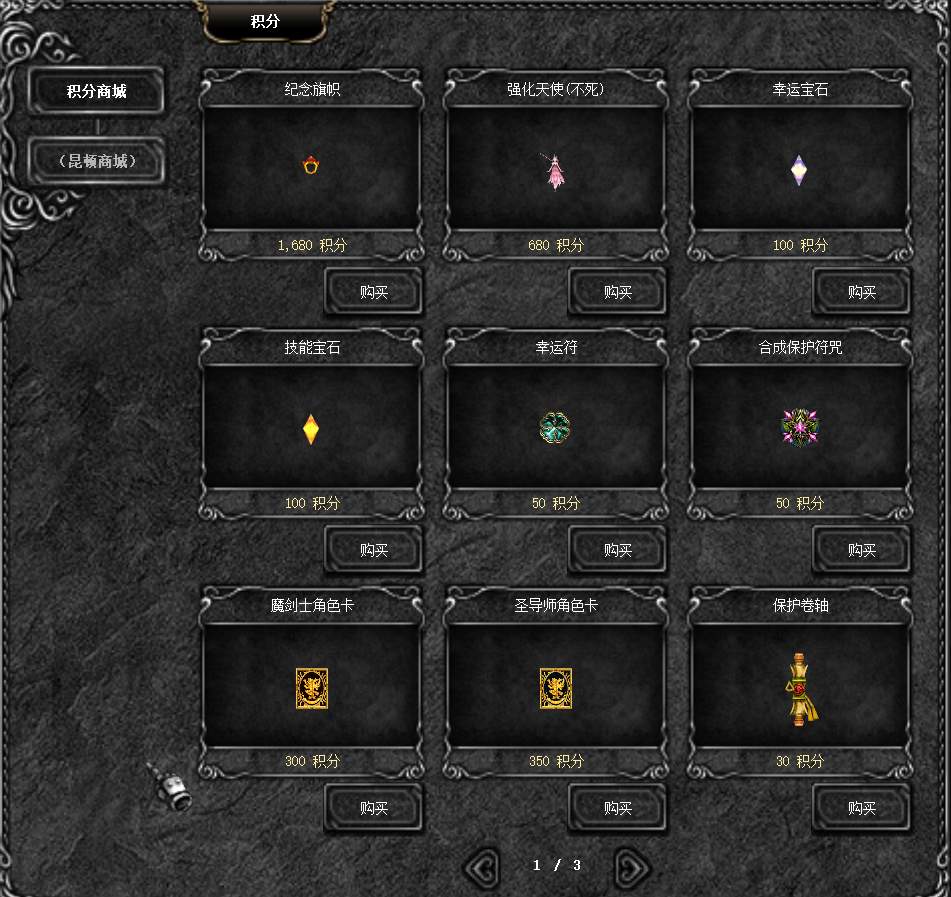Open the 昆顿商城 shop category
This screenshot has height=897, width=951.
tap(97, 161)
